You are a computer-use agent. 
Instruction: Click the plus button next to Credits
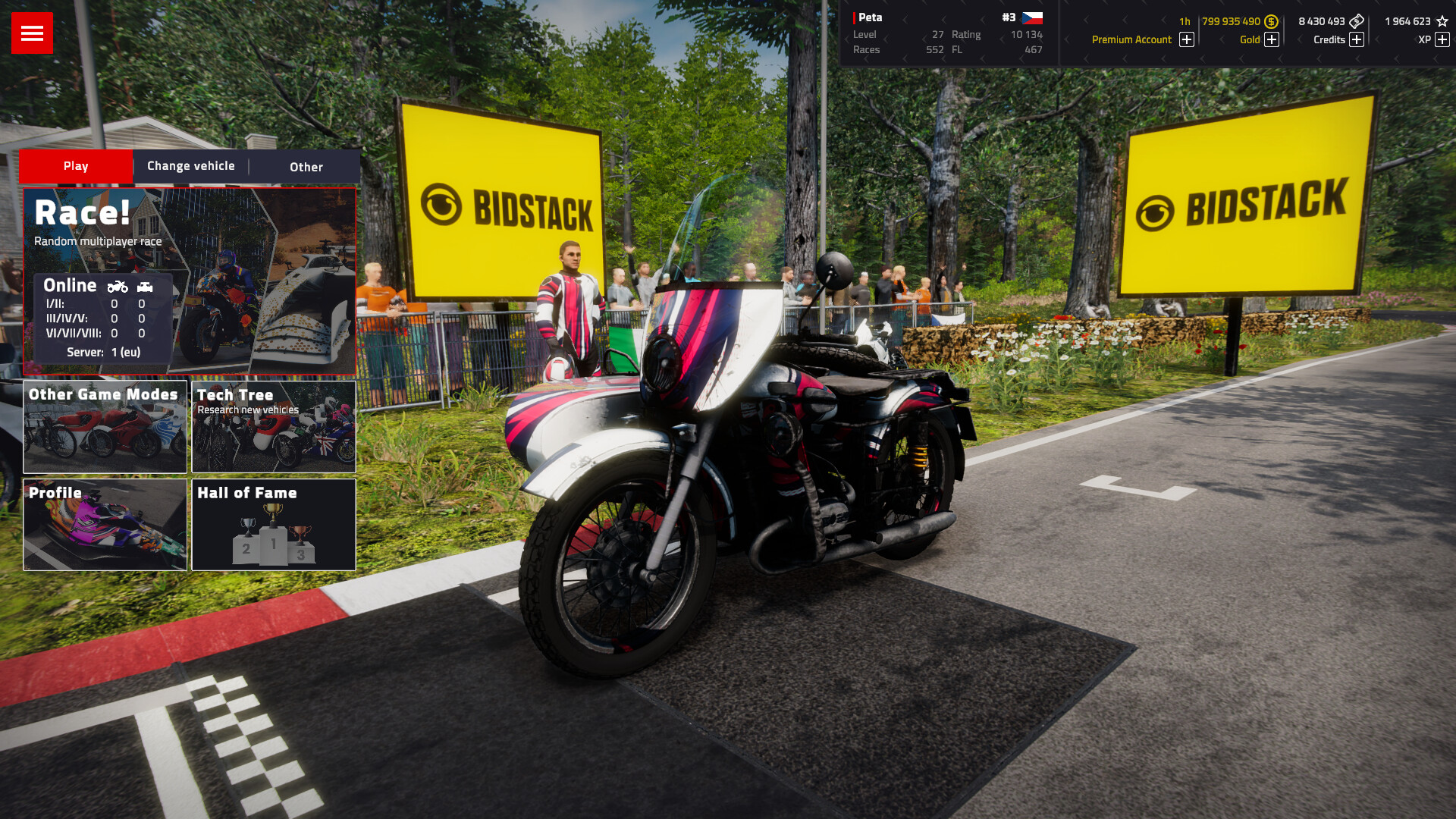(1357, 39)
